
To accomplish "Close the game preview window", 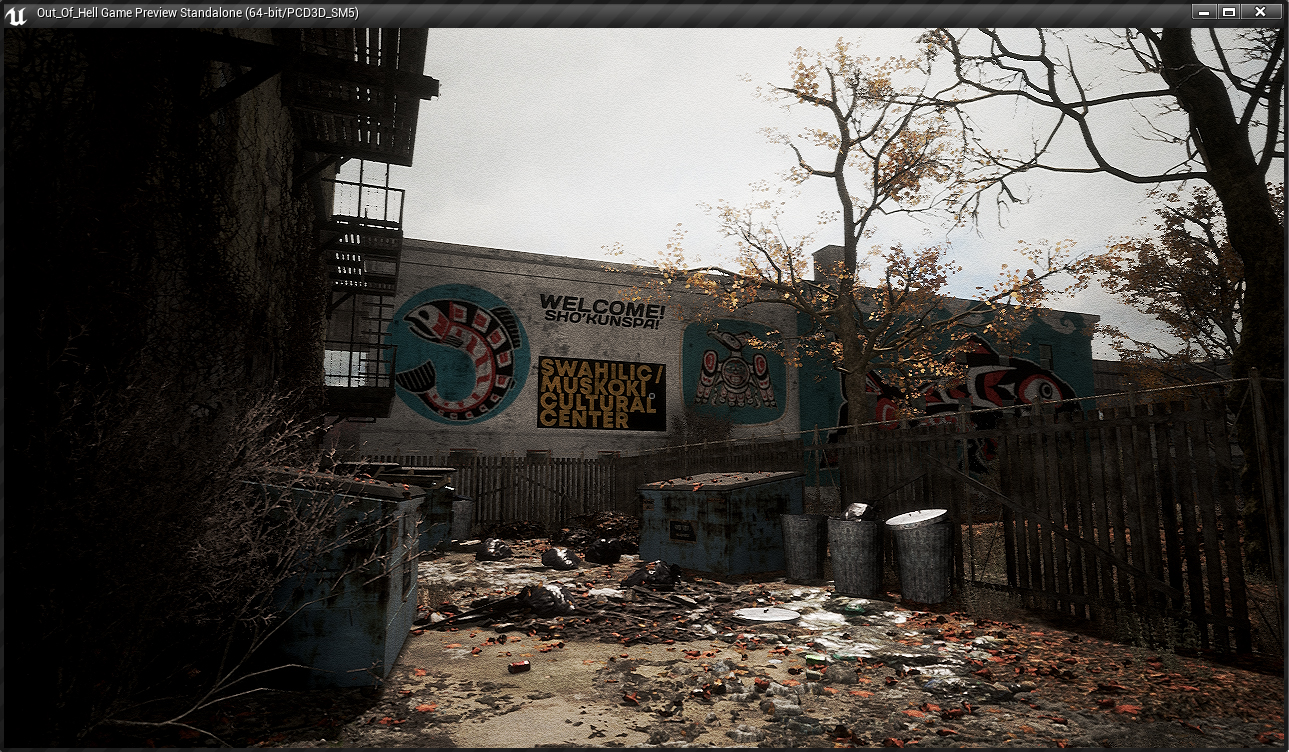I will 1260,12.
